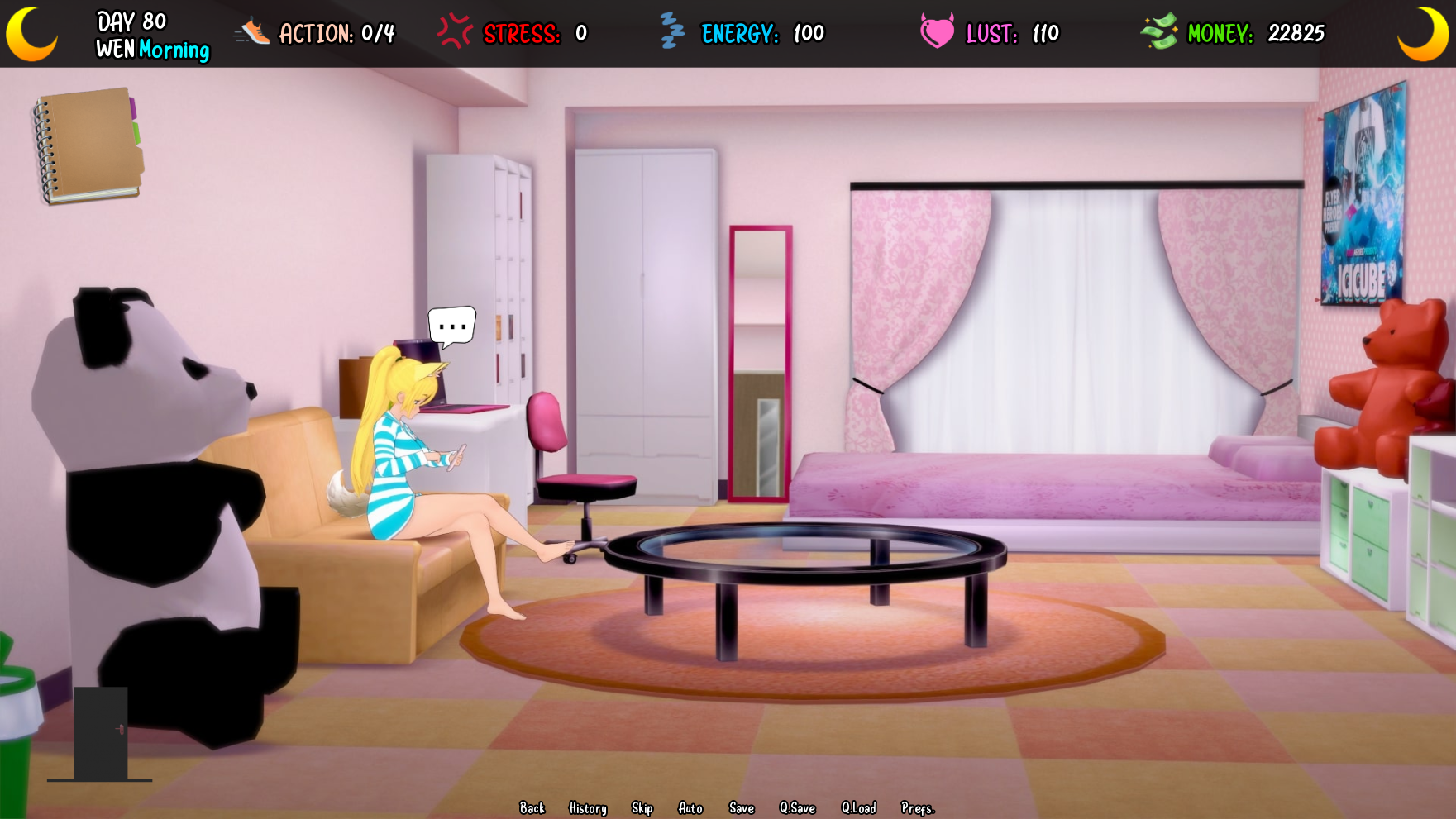Toggle Skip mode on

tap(642, 808)
